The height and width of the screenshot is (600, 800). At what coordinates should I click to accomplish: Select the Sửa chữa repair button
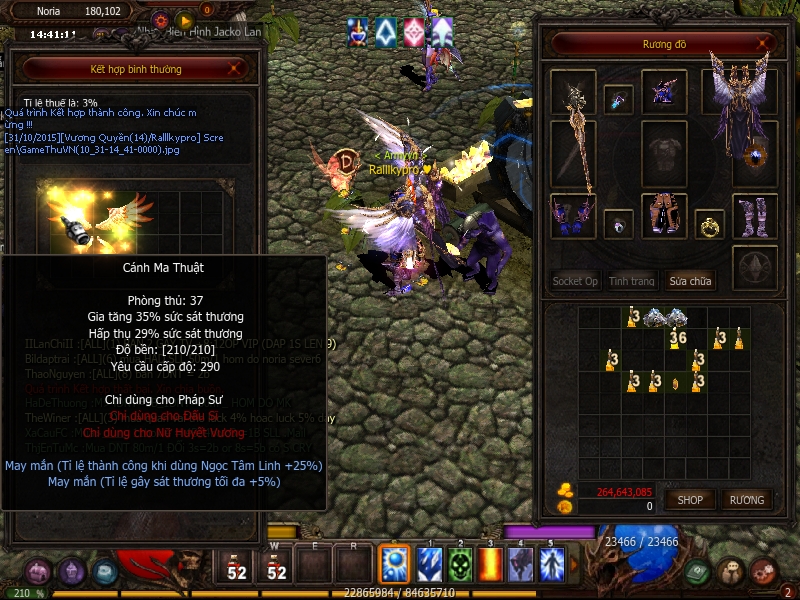692,281
